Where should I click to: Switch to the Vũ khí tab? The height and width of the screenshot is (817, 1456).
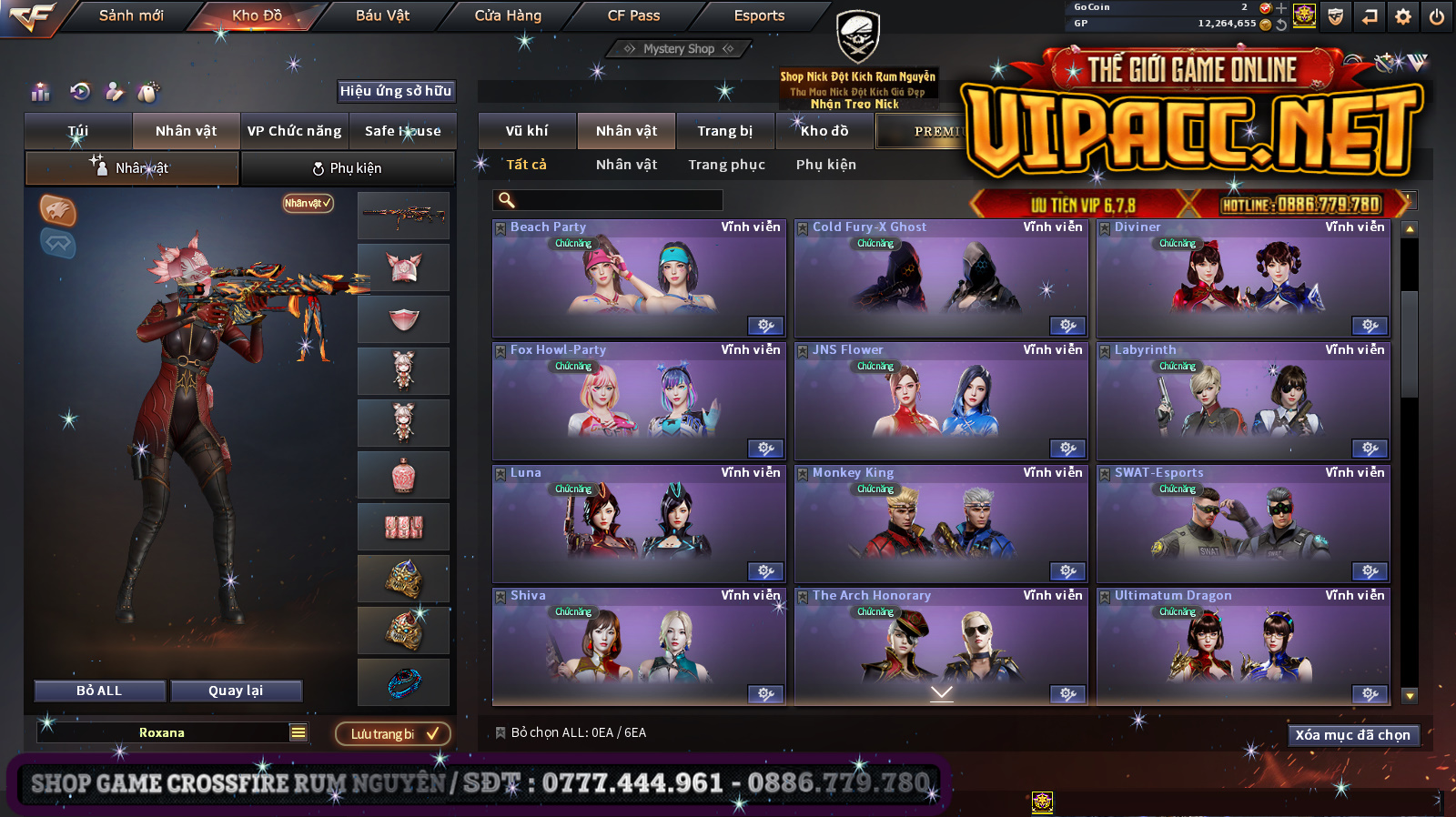click(527, 131)
